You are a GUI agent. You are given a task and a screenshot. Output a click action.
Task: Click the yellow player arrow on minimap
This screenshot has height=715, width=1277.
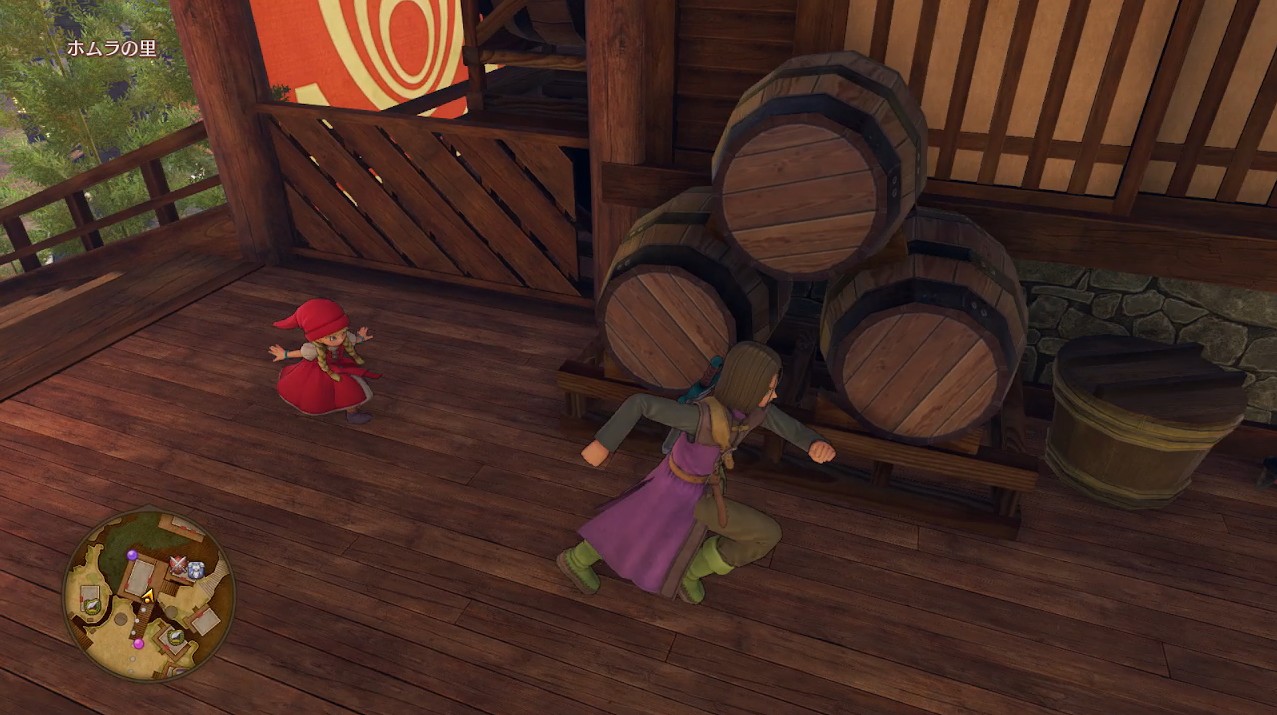coord(147,595)
